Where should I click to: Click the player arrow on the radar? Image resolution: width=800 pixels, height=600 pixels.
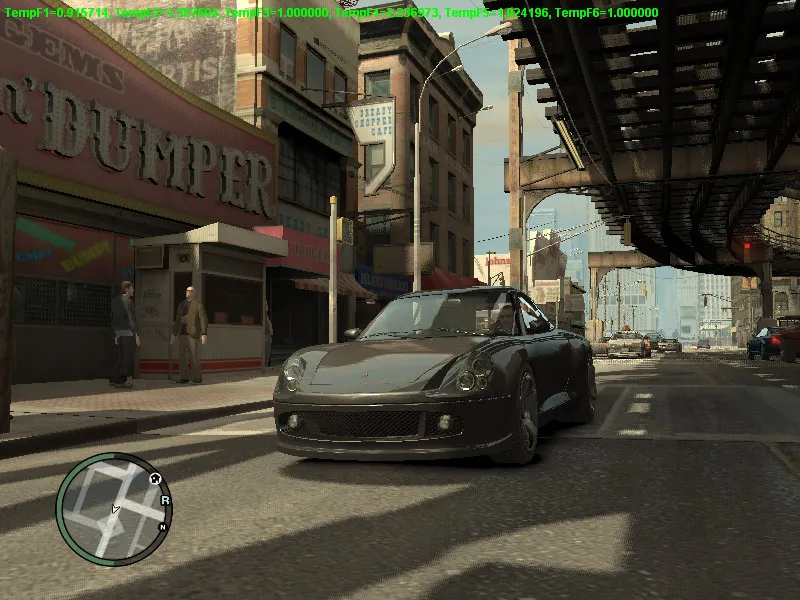click(x=114, y=509)
